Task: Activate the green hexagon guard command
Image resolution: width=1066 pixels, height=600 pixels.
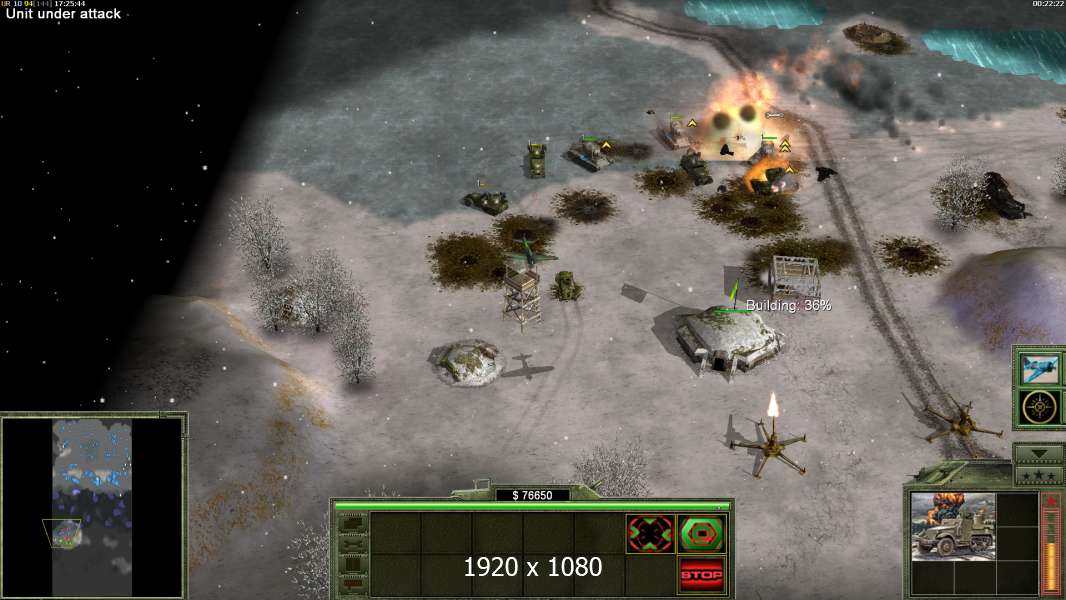Action: point(701,534)
